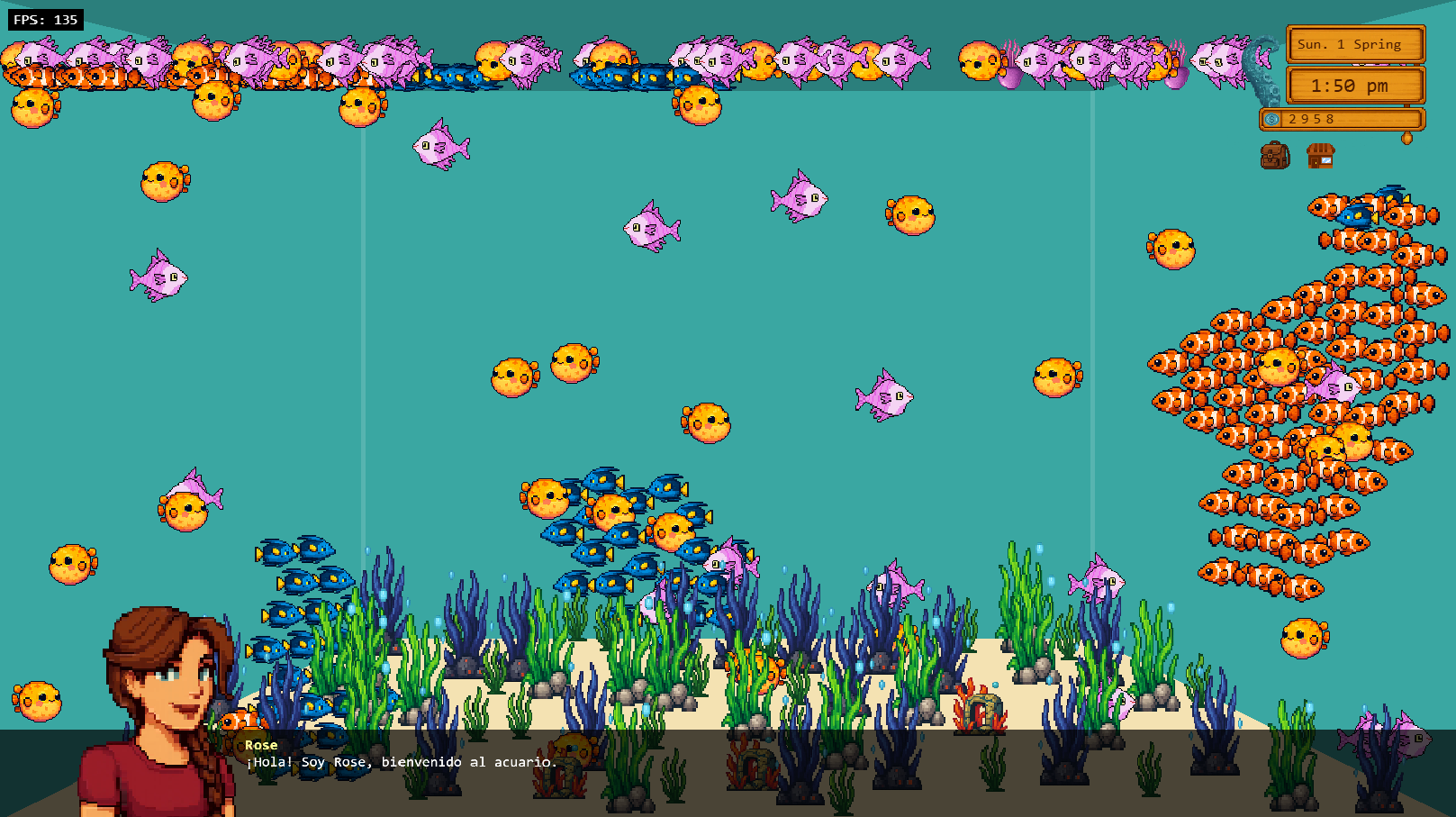Open the 1:50 pm clock panel
Image resolution: width=1456 pixels, height=817 pixels.
point(1355,85)
